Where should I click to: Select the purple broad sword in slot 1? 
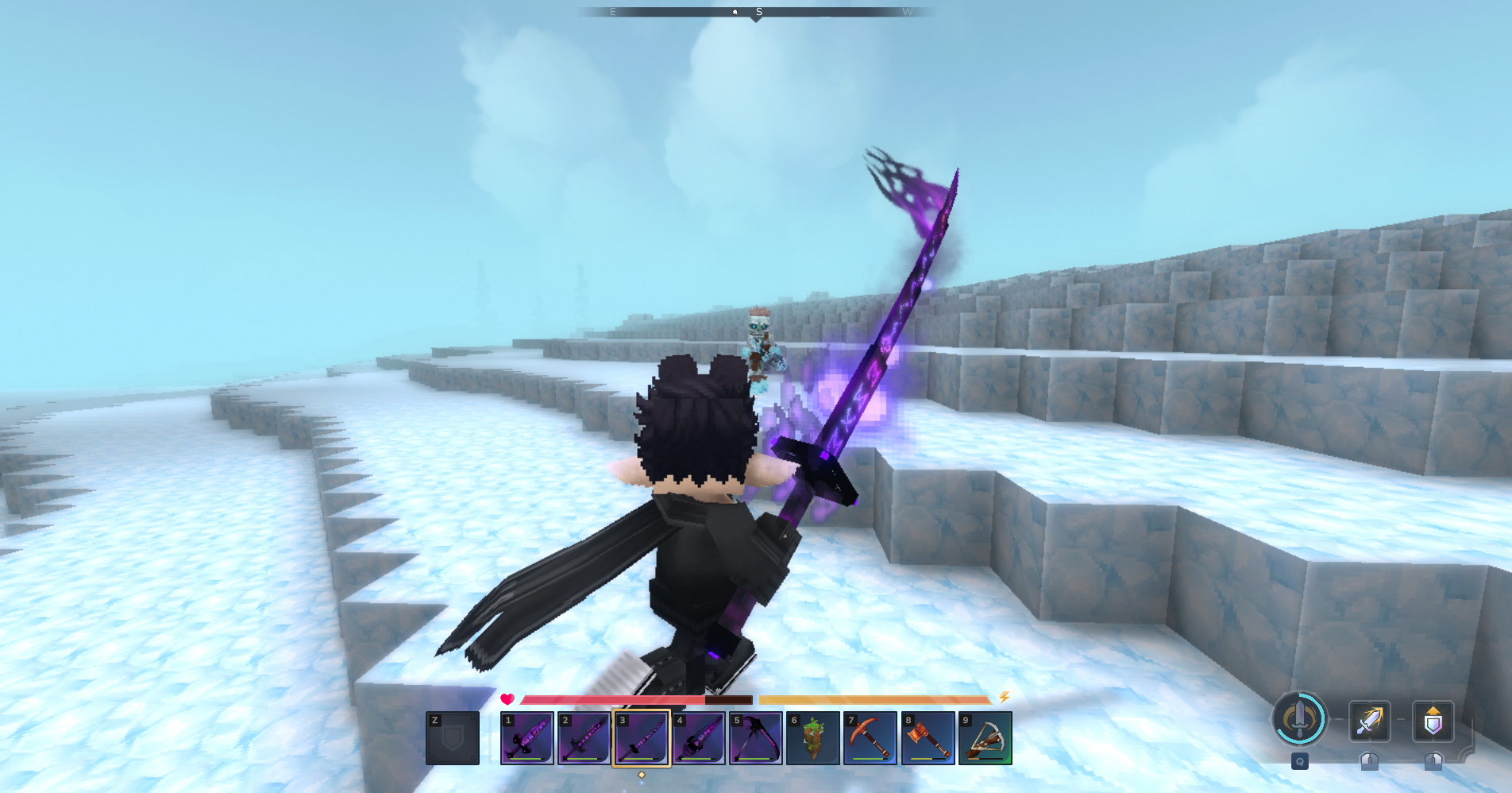[x=527, y=738]
